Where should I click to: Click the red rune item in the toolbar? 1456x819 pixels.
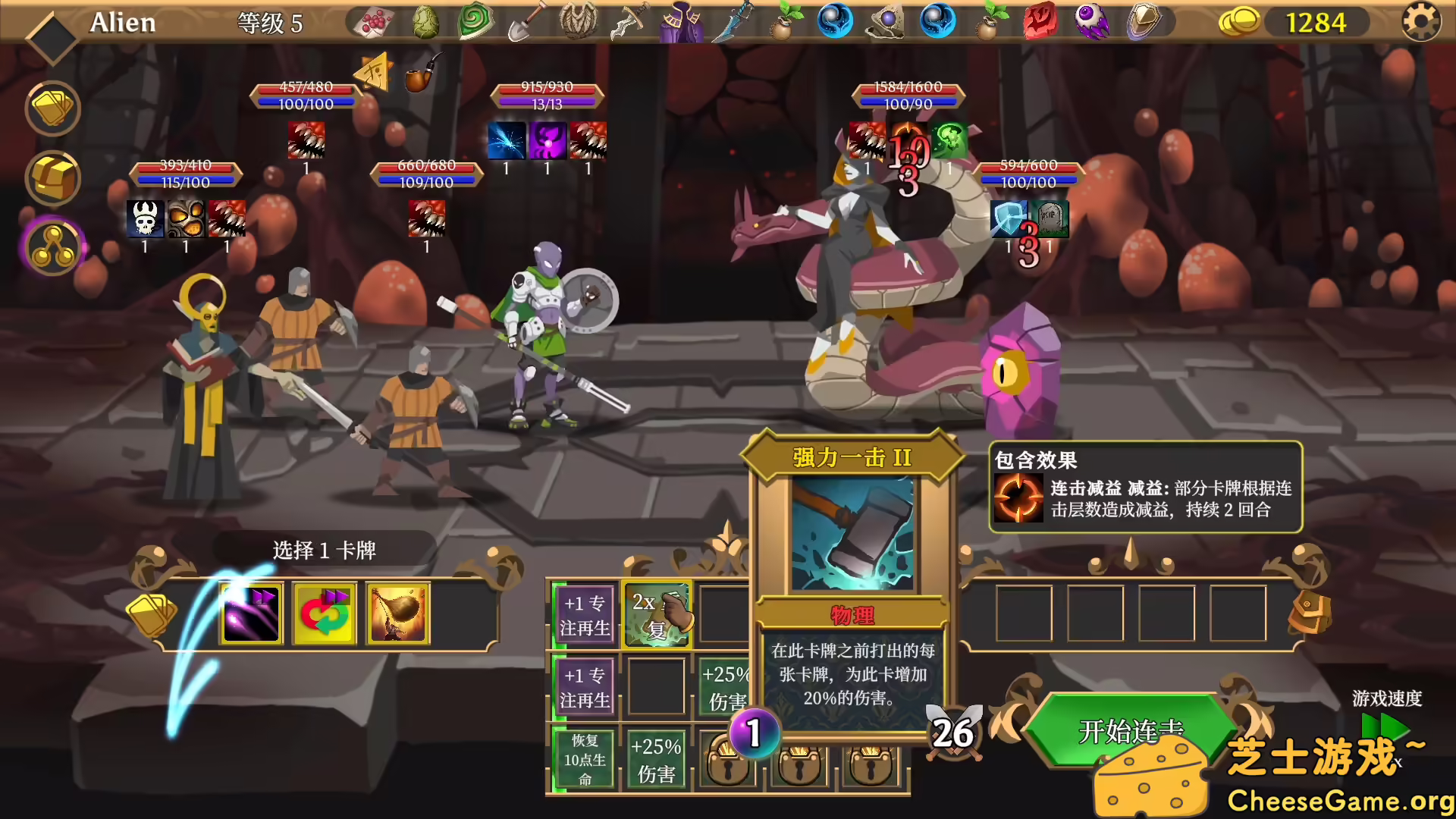click(x=1039, y=21)
